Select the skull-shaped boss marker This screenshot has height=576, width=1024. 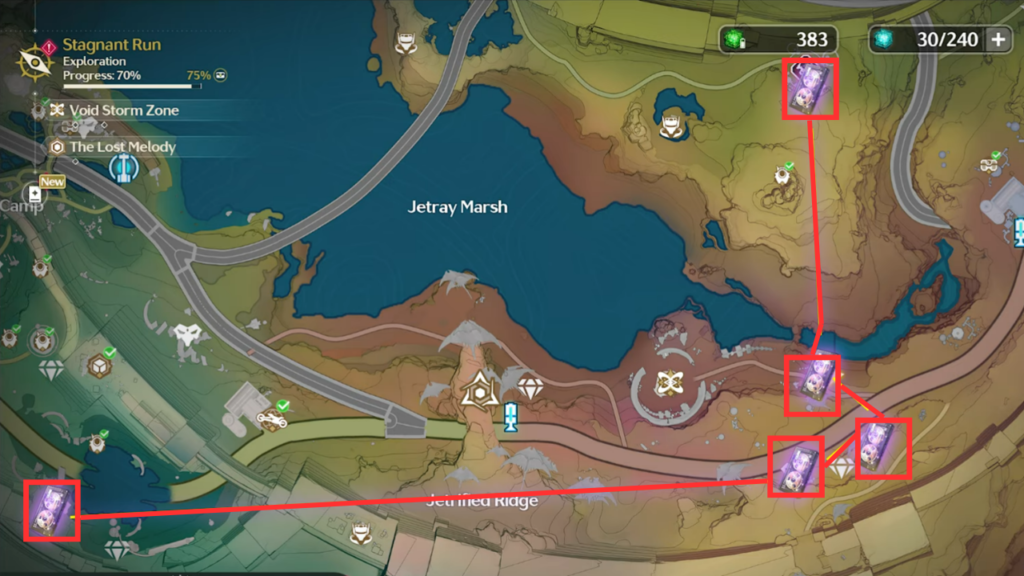(x=186, y=337)
